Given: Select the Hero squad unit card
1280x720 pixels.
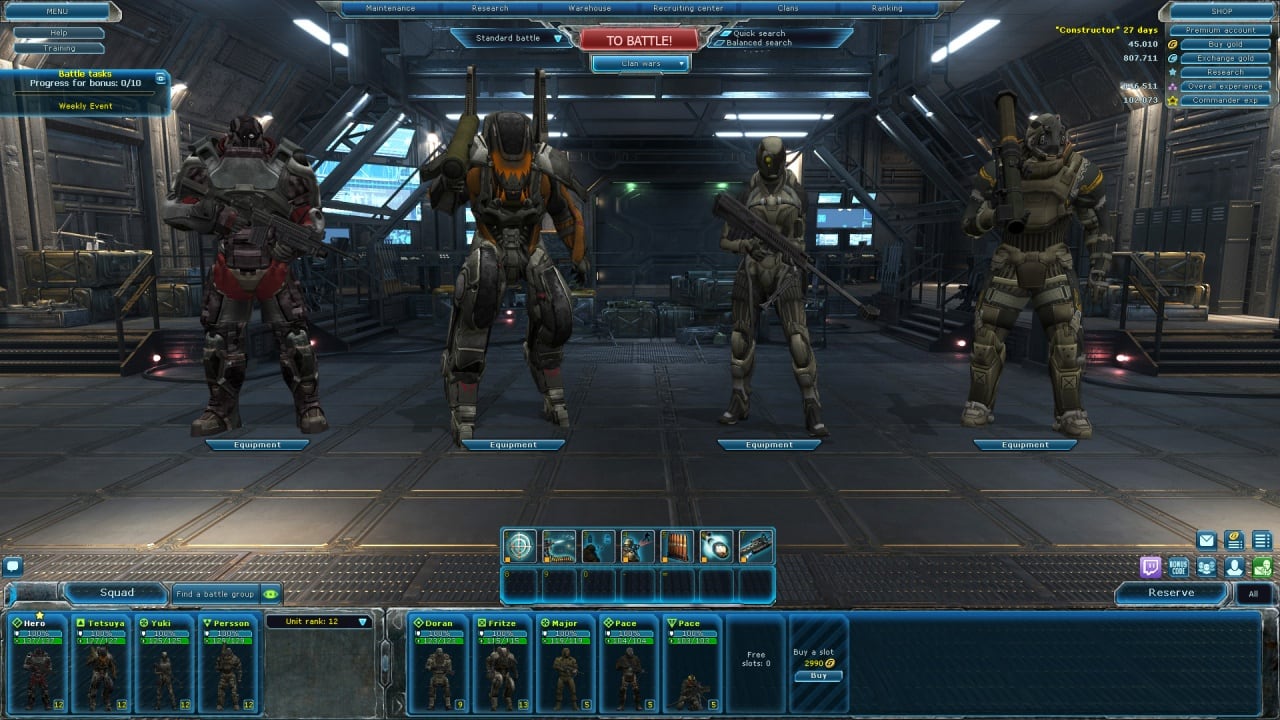Looking at the screenshot, I should tap(38, 663).
